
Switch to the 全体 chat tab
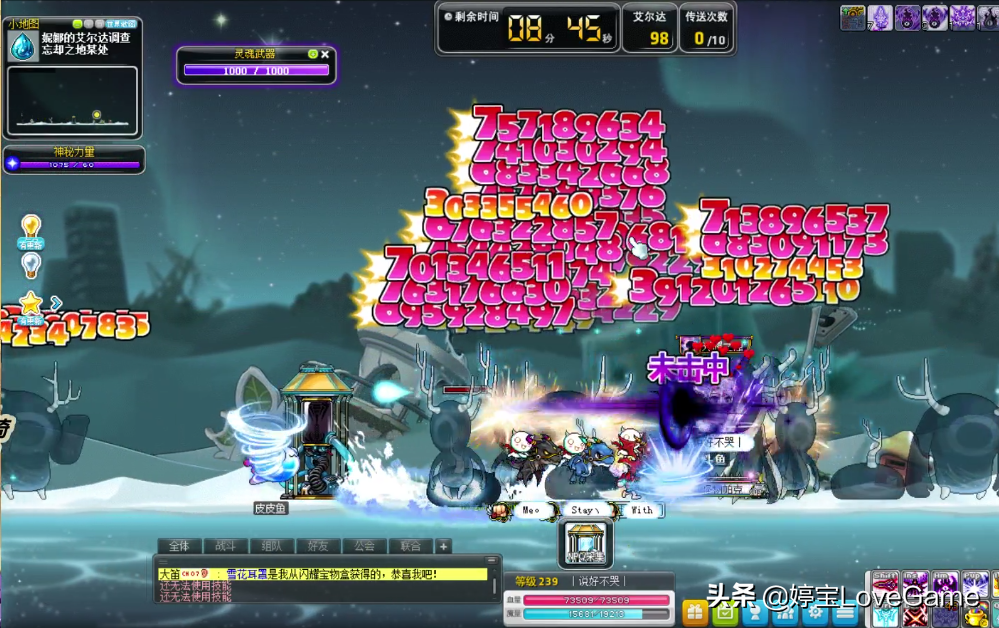click(x=179, y=546)
